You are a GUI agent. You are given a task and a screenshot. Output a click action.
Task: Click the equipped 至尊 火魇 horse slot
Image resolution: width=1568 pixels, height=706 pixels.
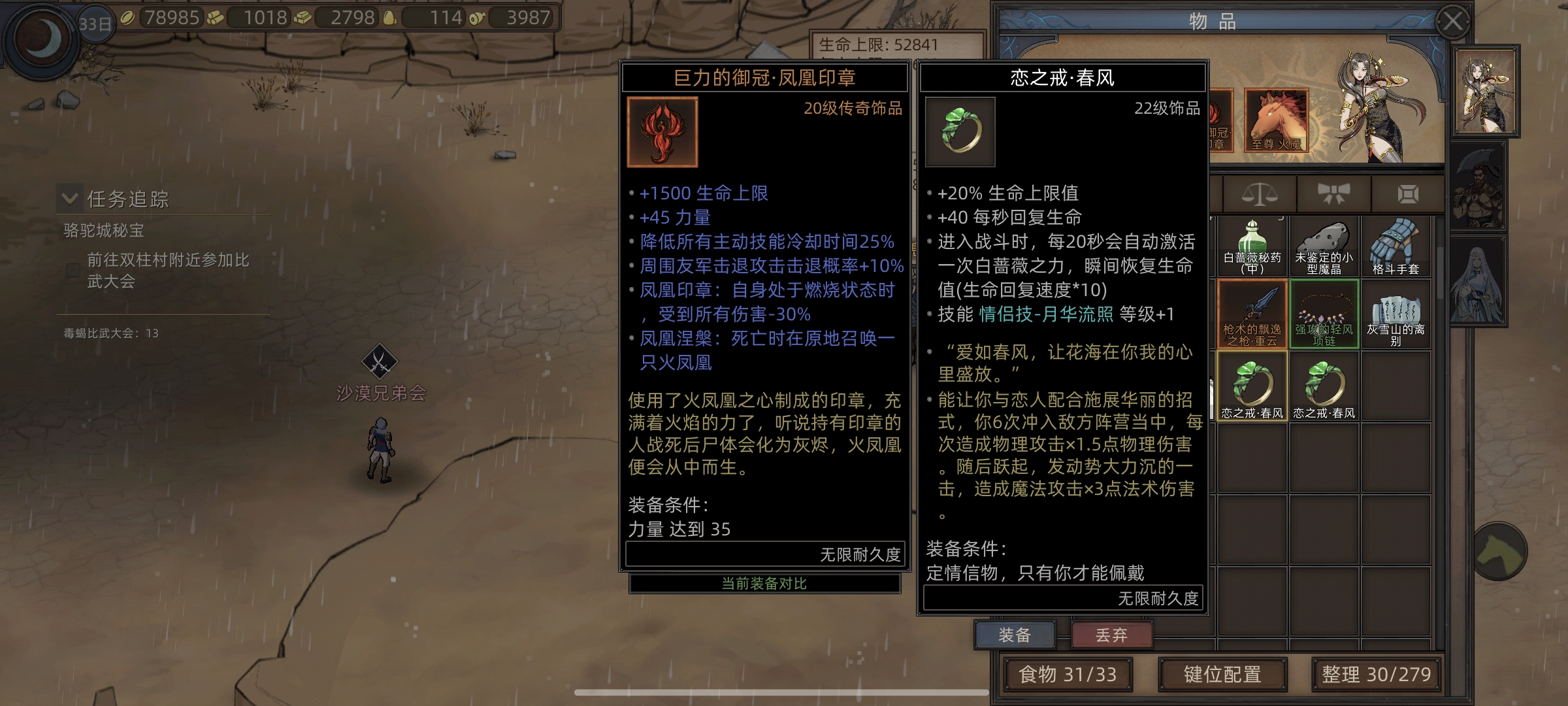click(1277, 120)
